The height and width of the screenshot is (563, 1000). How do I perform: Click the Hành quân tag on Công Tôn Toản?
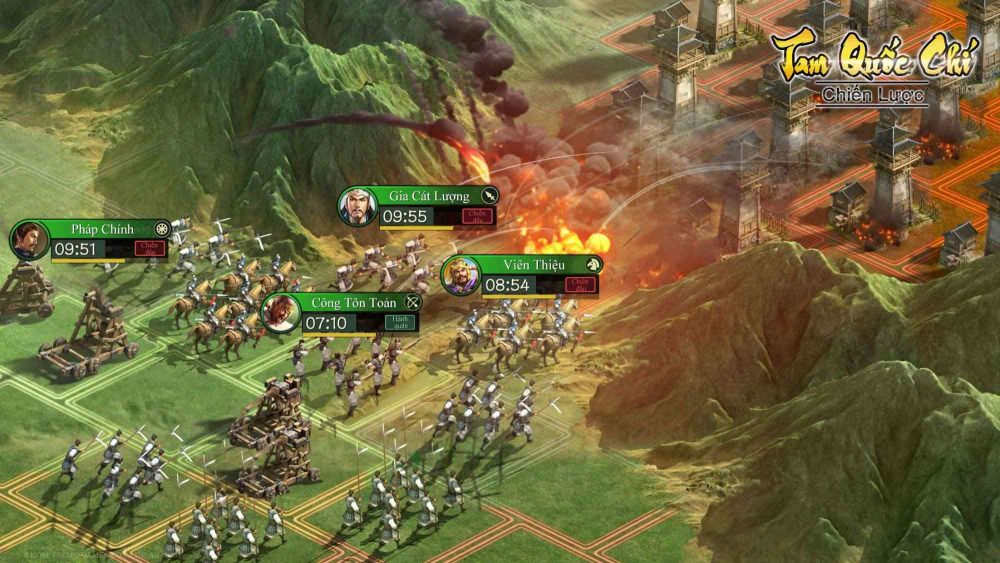tap(398, 323)
